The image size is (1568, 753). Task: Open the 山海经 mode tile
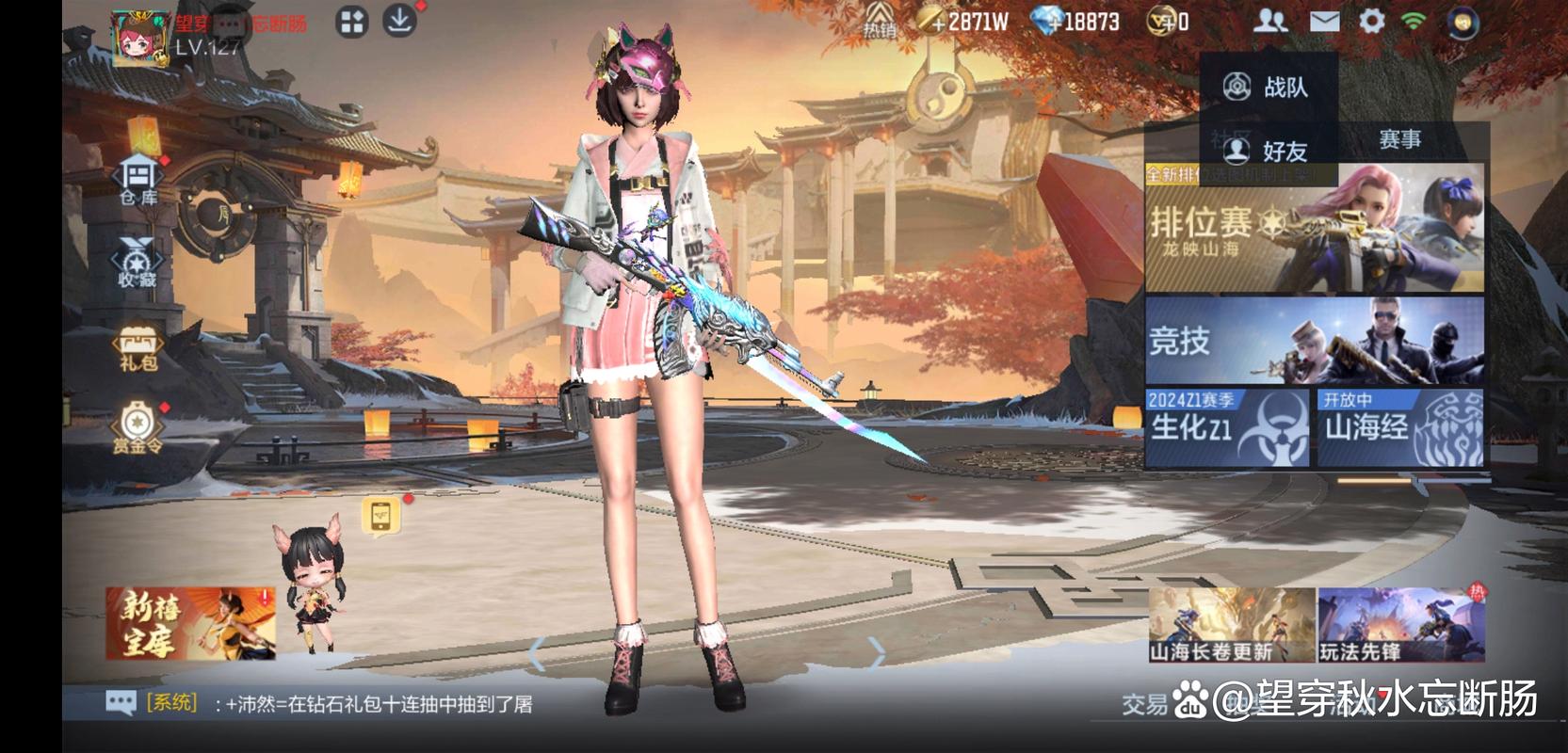tap(1400, 428)
